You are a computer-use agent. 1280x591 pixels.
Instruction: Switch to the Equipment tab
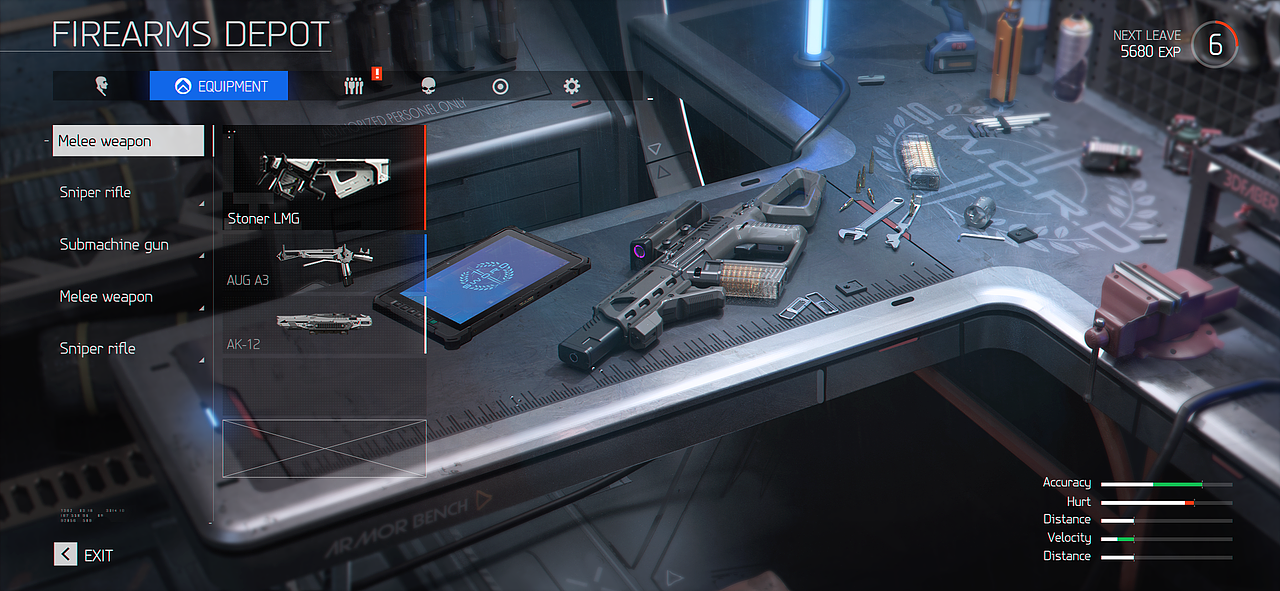[x=219, y=86]
